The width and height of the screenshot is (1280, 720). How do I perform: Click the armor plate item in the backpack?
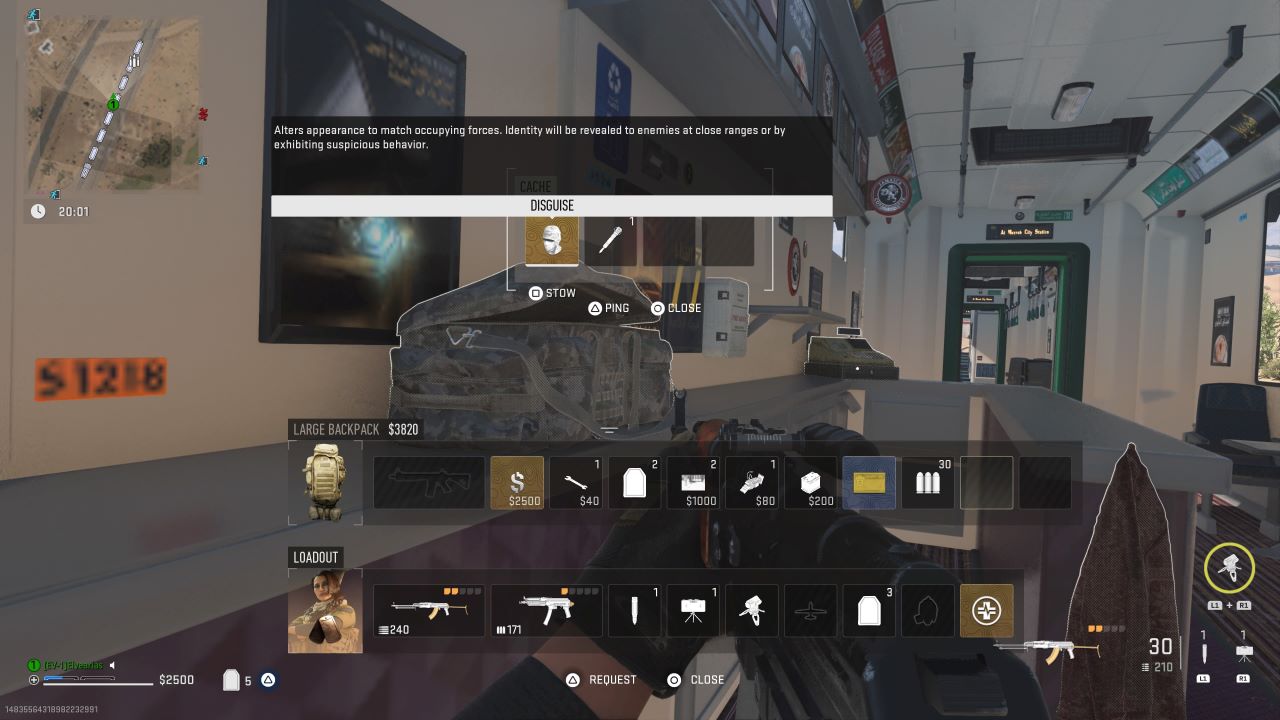(x=635, y=483)
